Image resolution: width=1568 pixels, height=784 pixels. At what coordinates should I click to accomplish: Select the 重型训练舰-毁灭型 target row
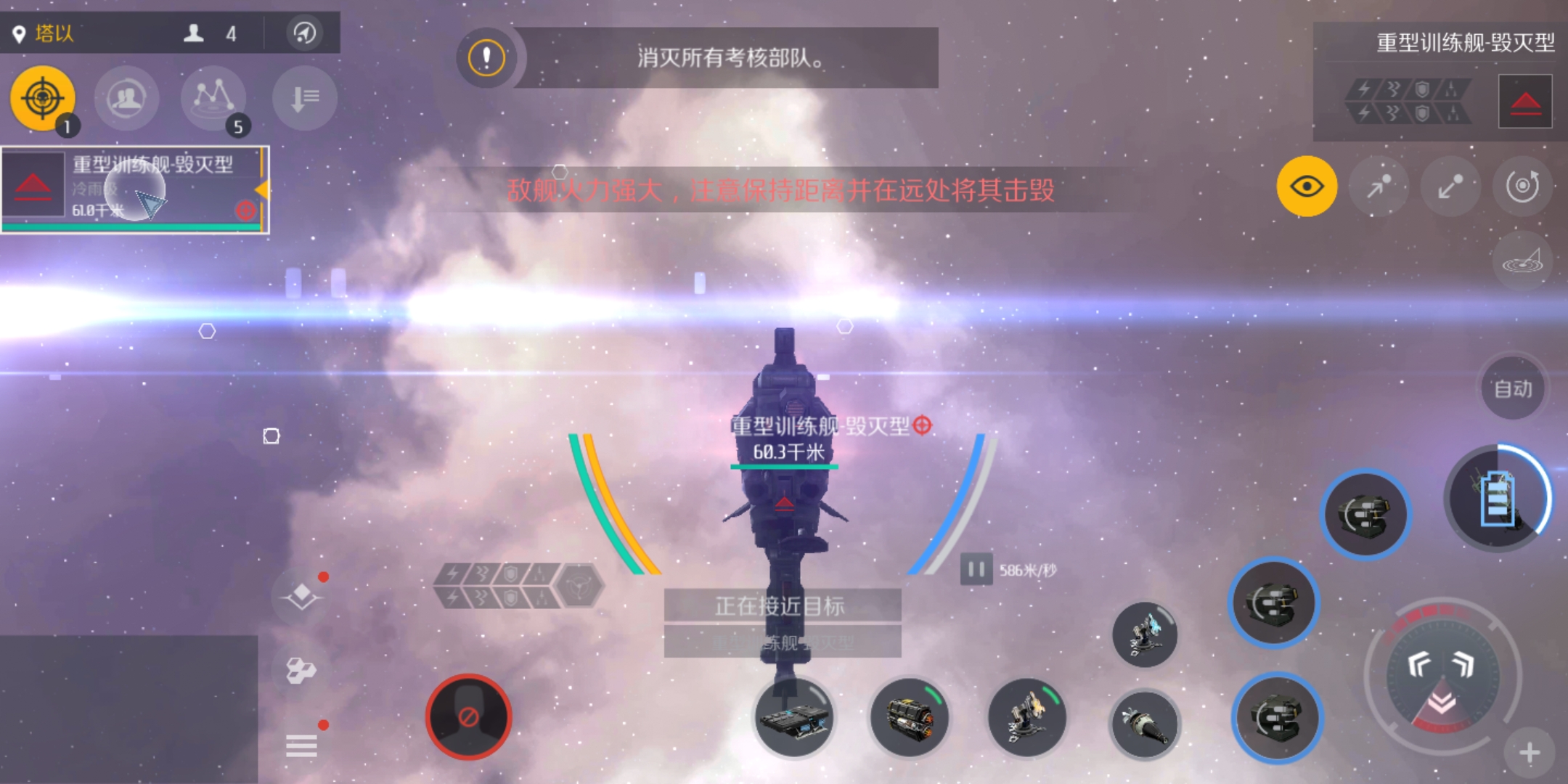135,189
